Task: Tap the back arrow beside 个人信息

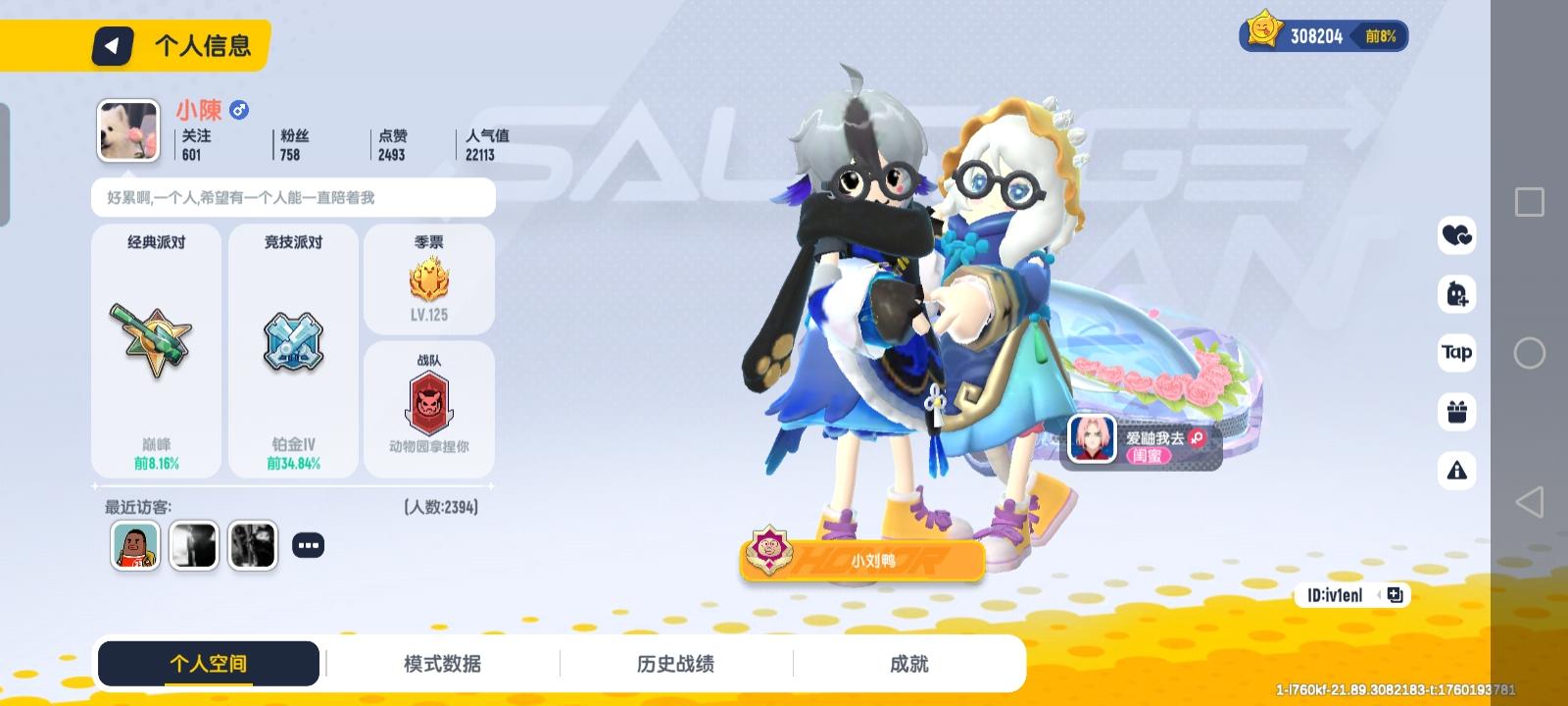Action: coord(111,45)
